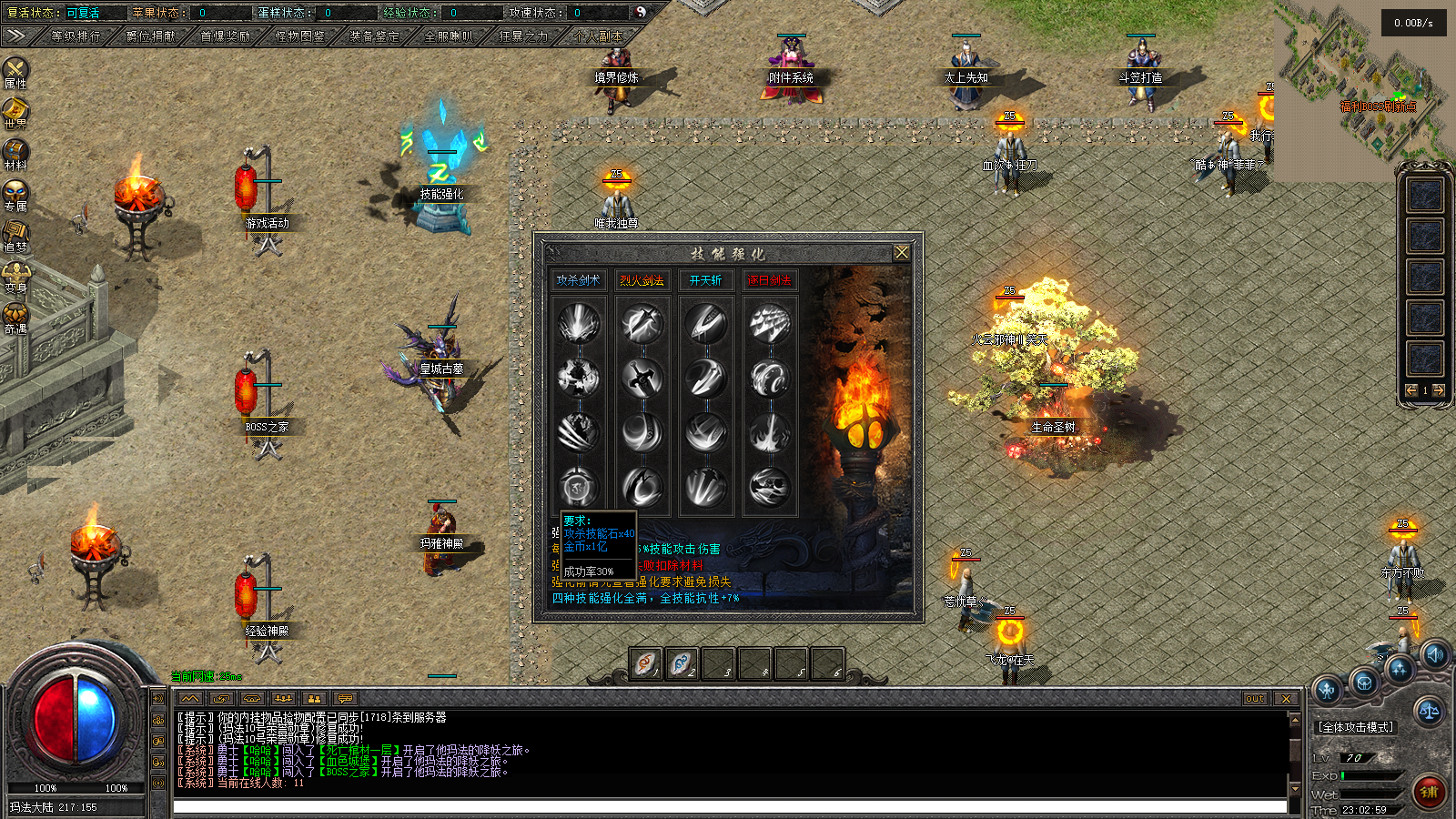Image resolution: width=1456 pixels, height=819 pixels.
Task: Close the chat panel with its X button
Action: pyautogui.click(x=1285, y=698)
